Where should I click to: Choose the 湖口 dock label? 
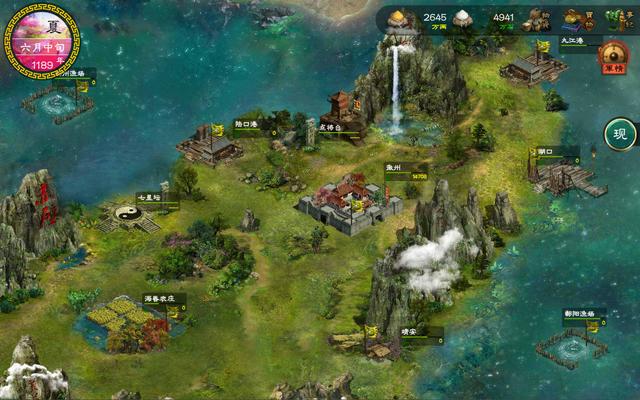click(546, 151)
